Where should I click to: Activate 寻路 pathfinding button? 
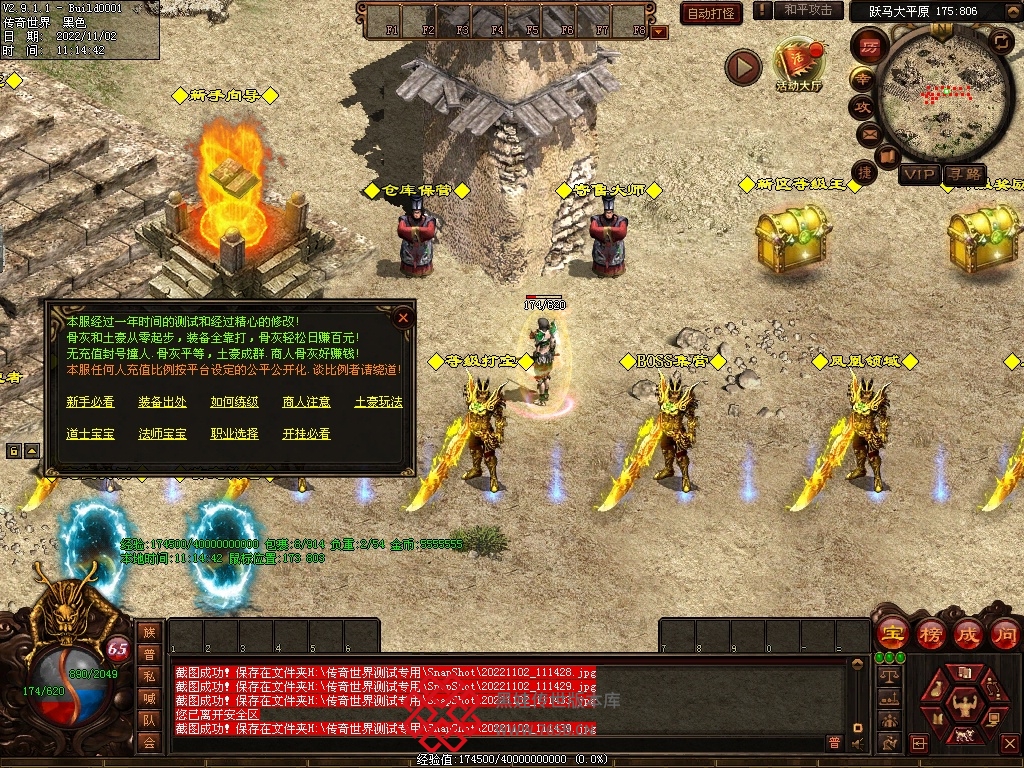(964, 174)
